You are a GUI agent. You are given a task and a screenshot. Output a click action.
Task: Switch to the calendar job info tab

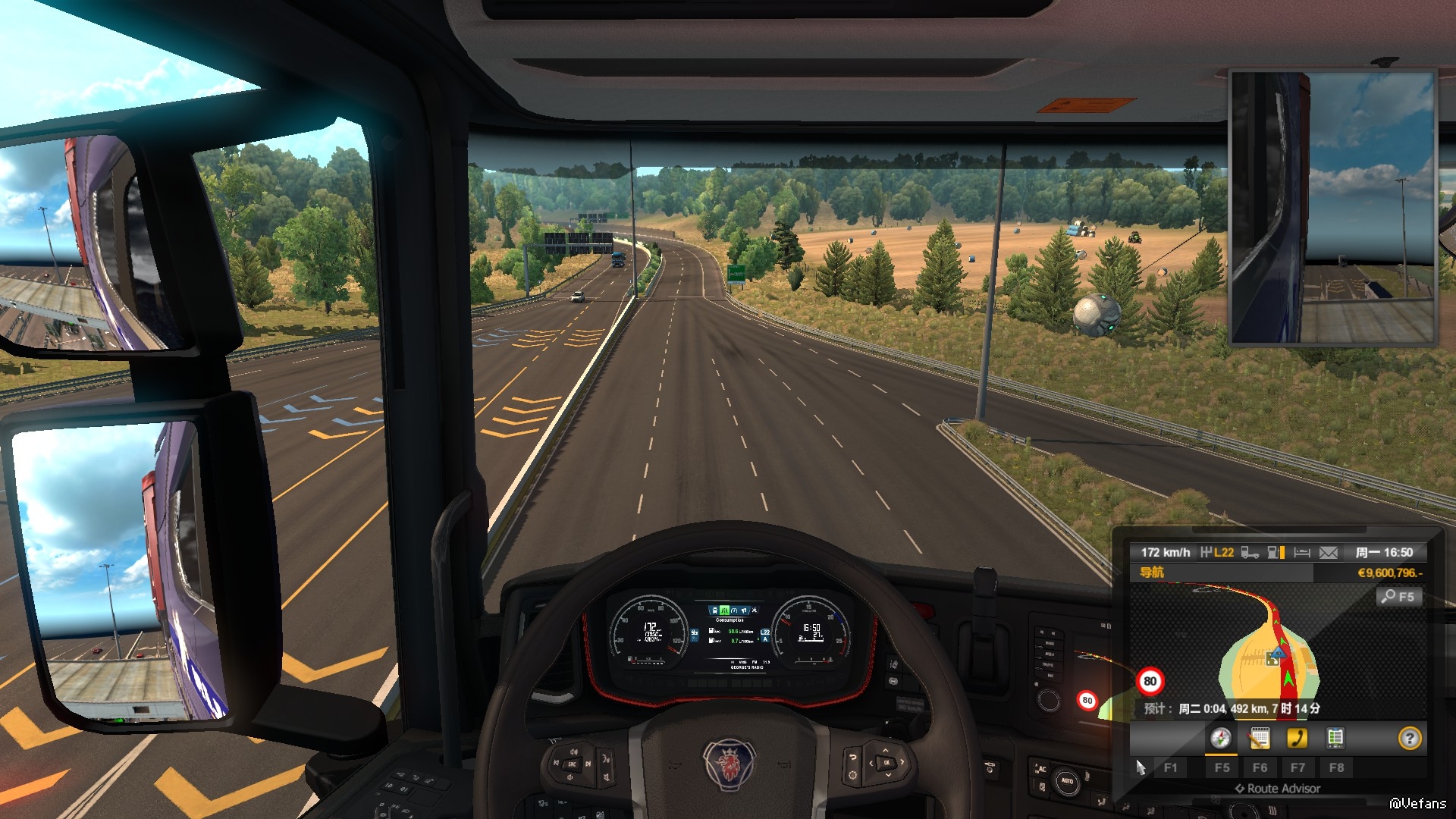click(1259, 738)
